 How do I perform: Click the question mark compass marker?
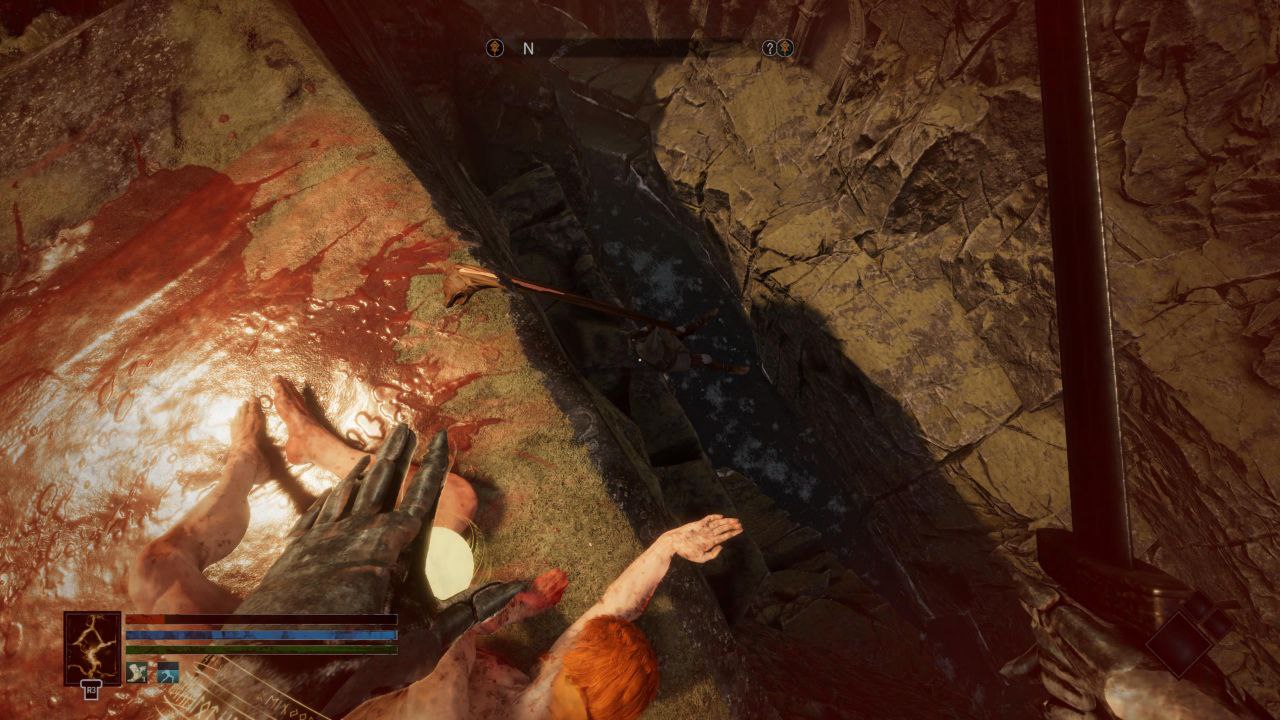pos(768,48)
